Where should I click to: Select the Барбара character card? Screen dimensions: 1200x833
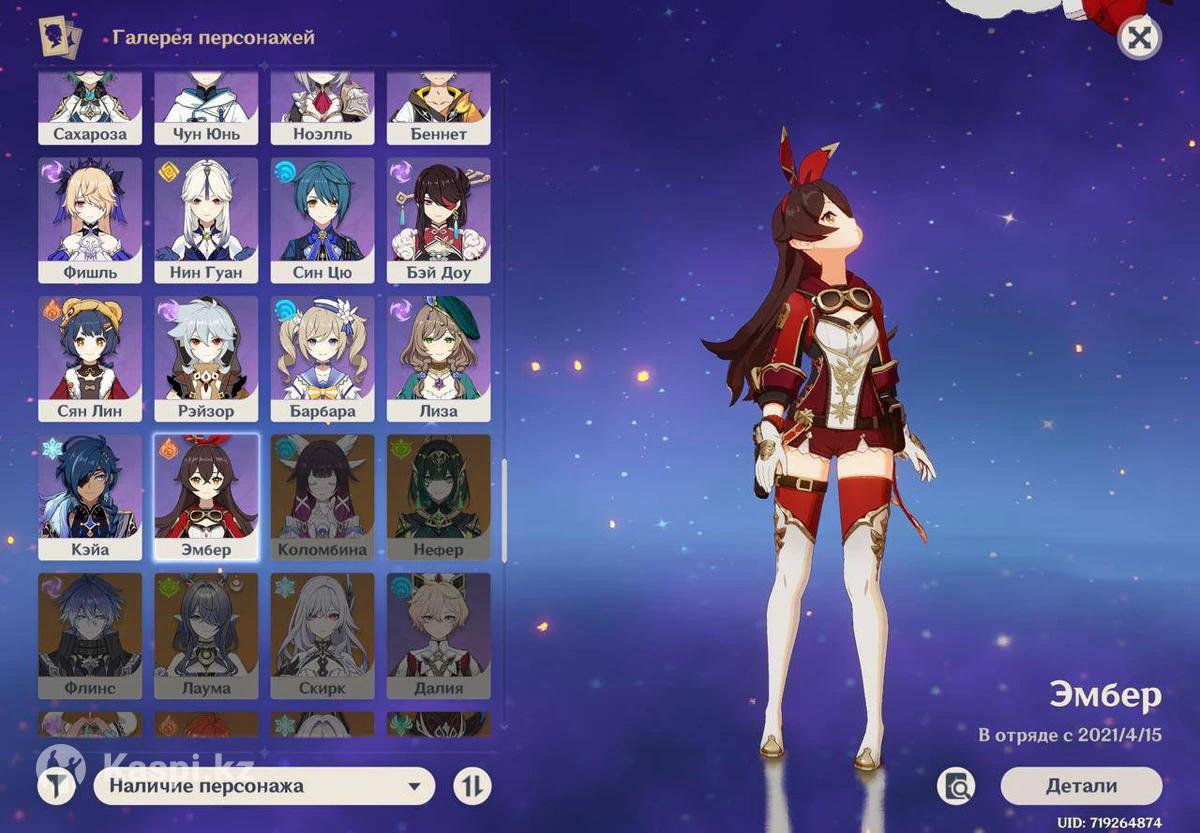pos(322,358)
